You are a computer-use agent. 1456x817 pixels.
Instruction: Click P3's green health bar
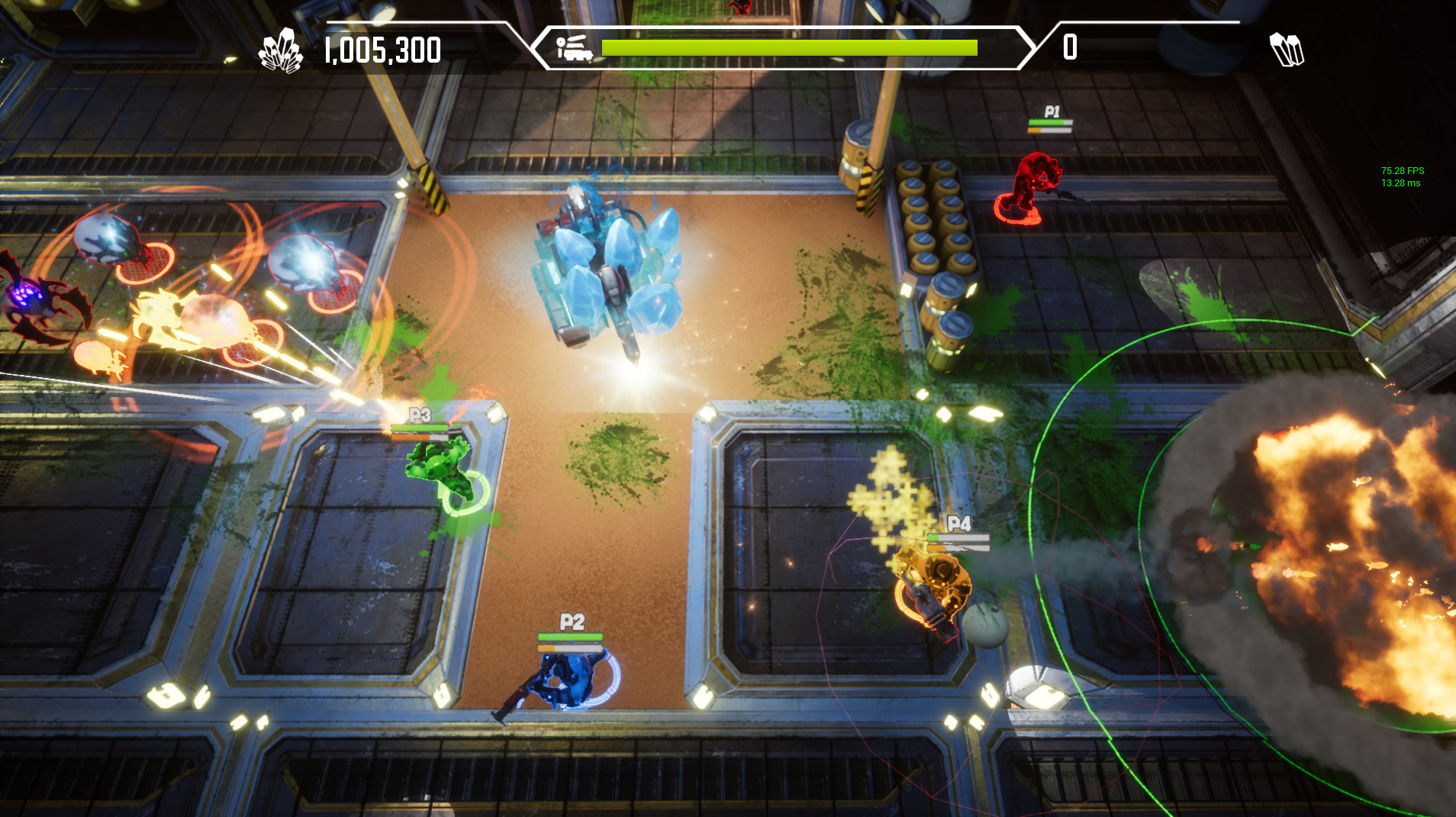421,429
